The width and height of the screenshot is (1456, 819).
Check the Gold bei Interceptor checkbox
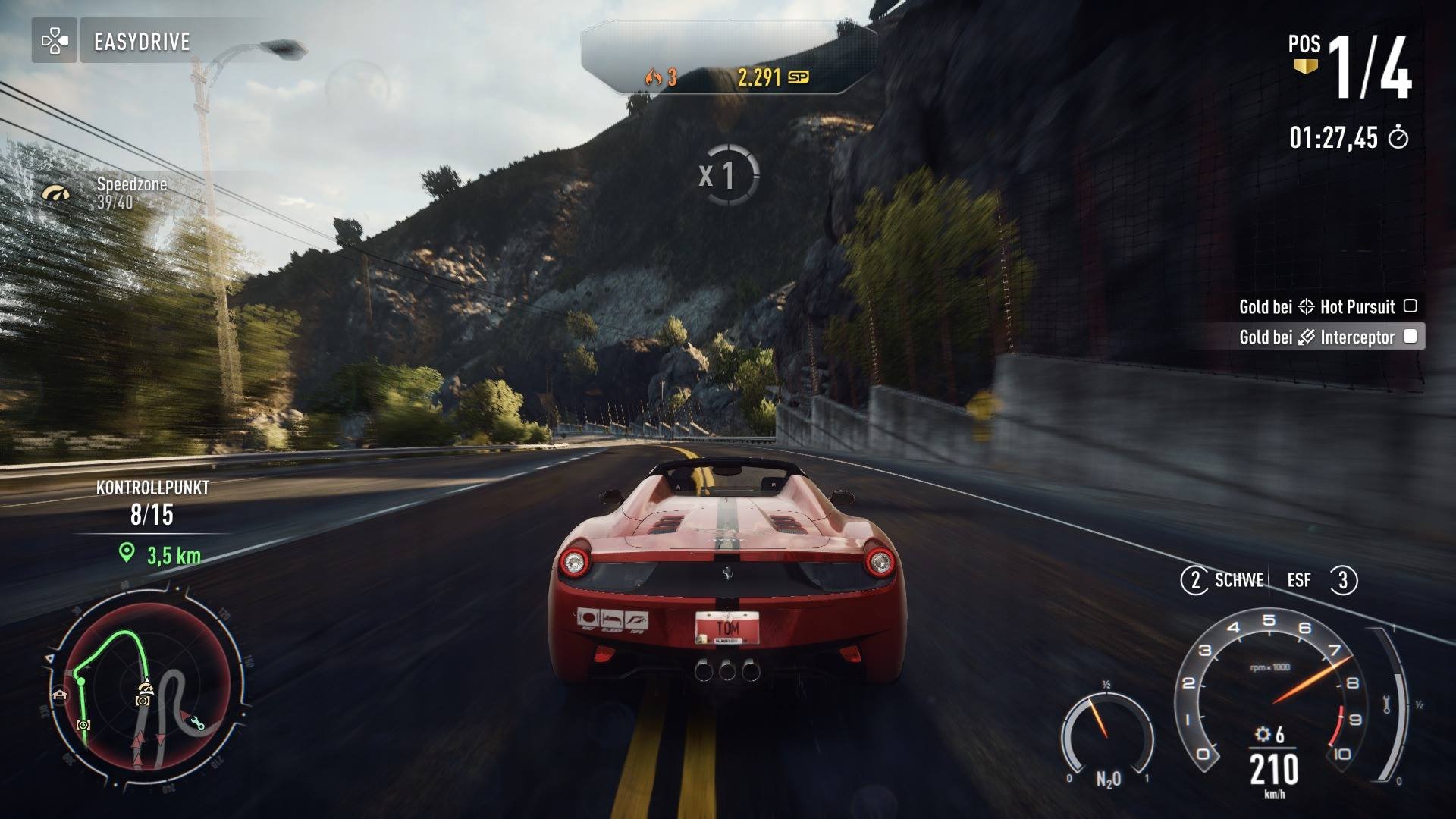coord(1409,336)
